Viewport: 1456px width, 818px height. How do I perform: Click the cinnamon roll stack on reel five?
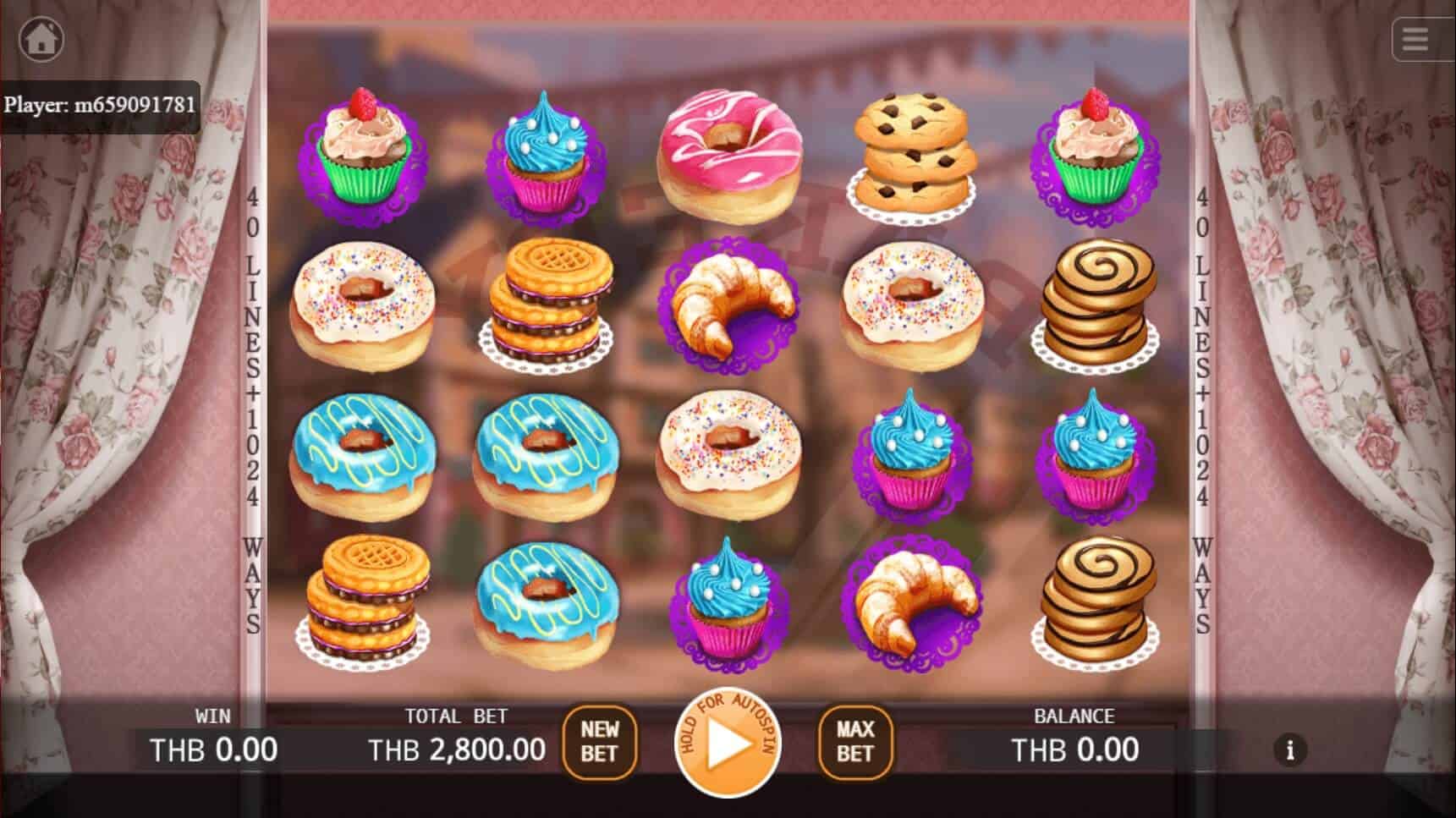click(1099, 305)
